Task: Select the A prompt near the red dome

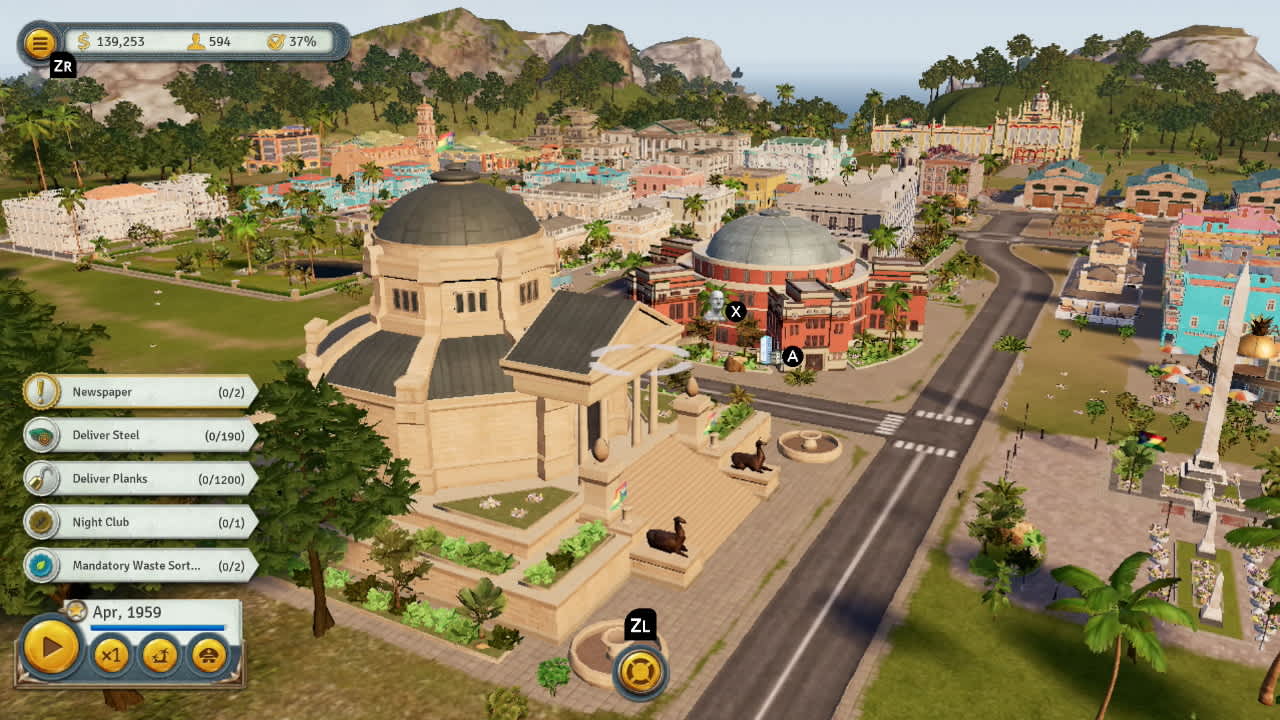Action: pos(793,354)
